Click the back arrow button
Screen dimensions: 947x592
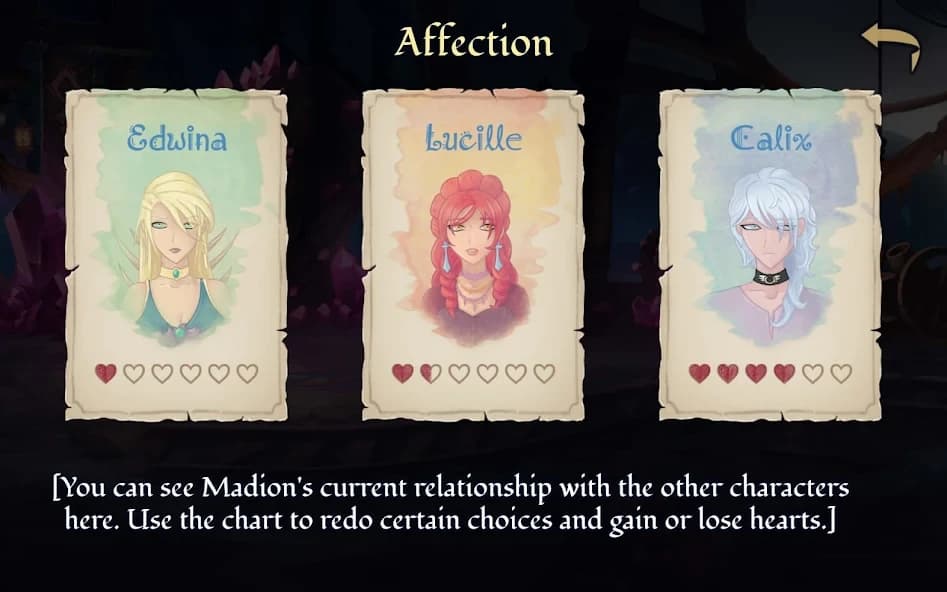pyautogui.click(x=891, y=46)
